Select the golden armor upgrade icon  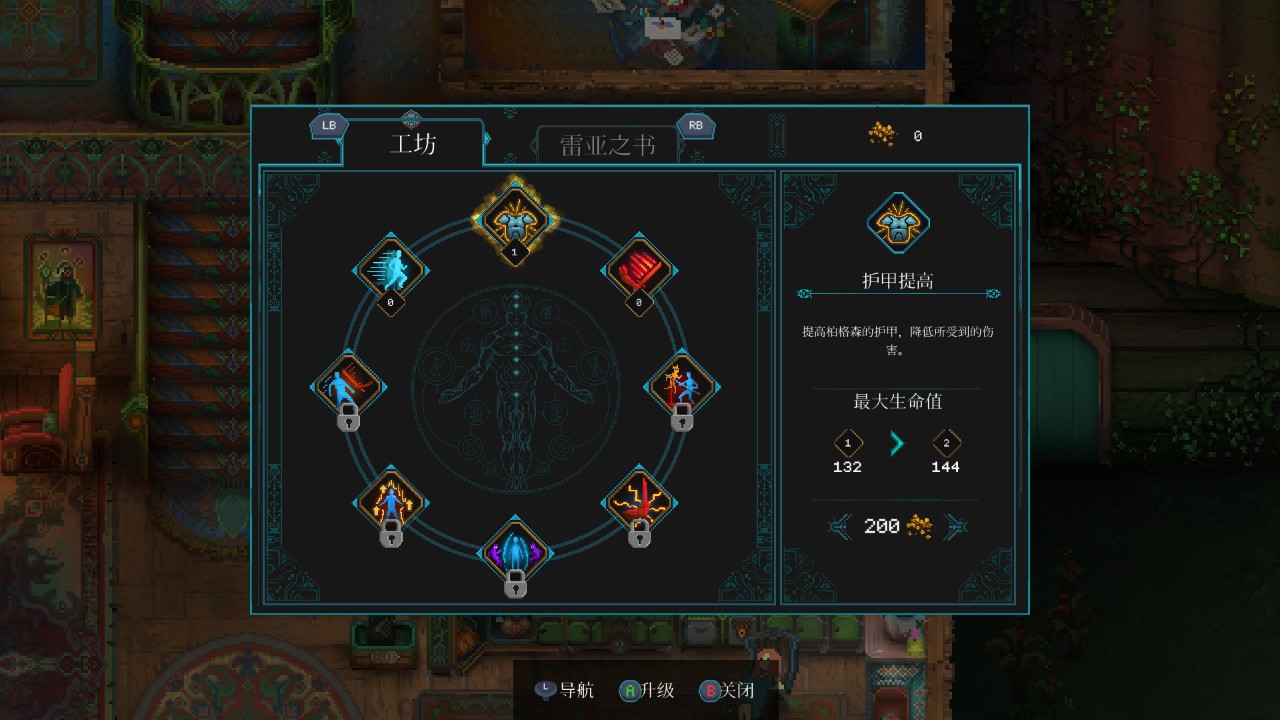[x=515, y=216]
